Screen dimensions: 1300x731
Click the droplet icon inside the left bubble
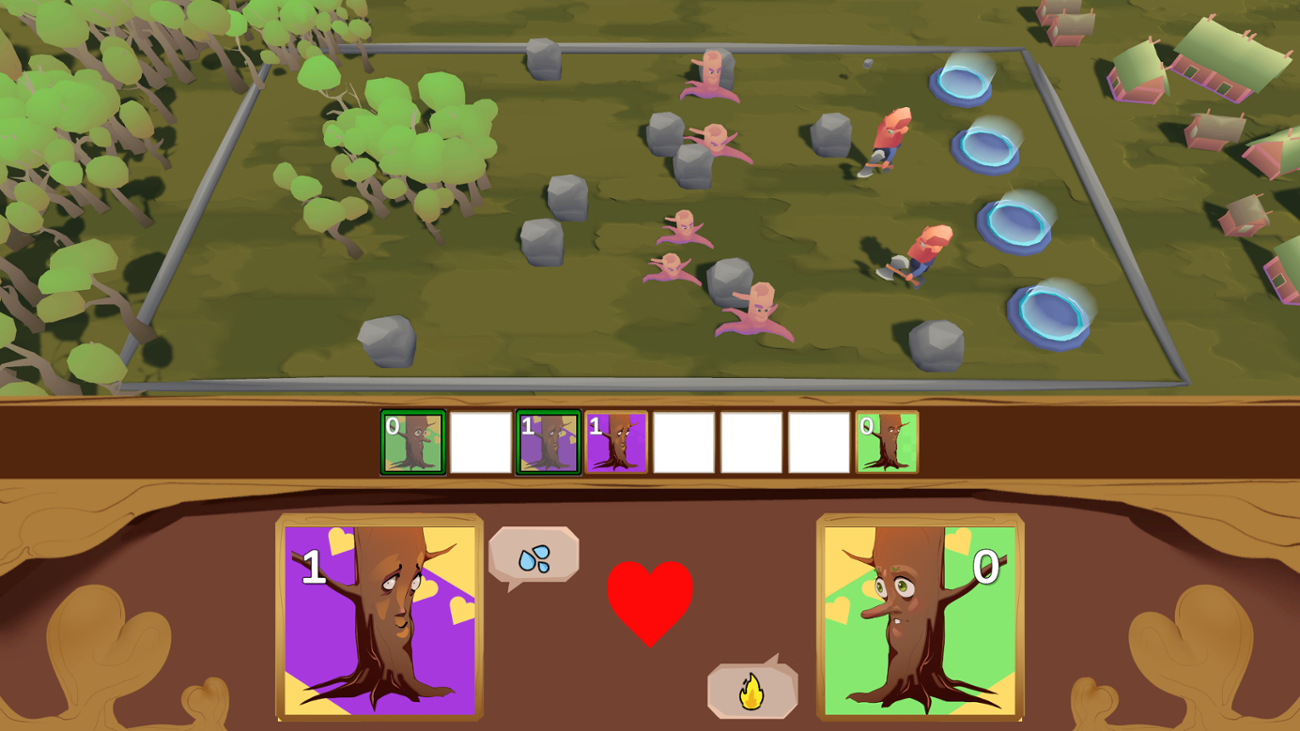[536, 556]
